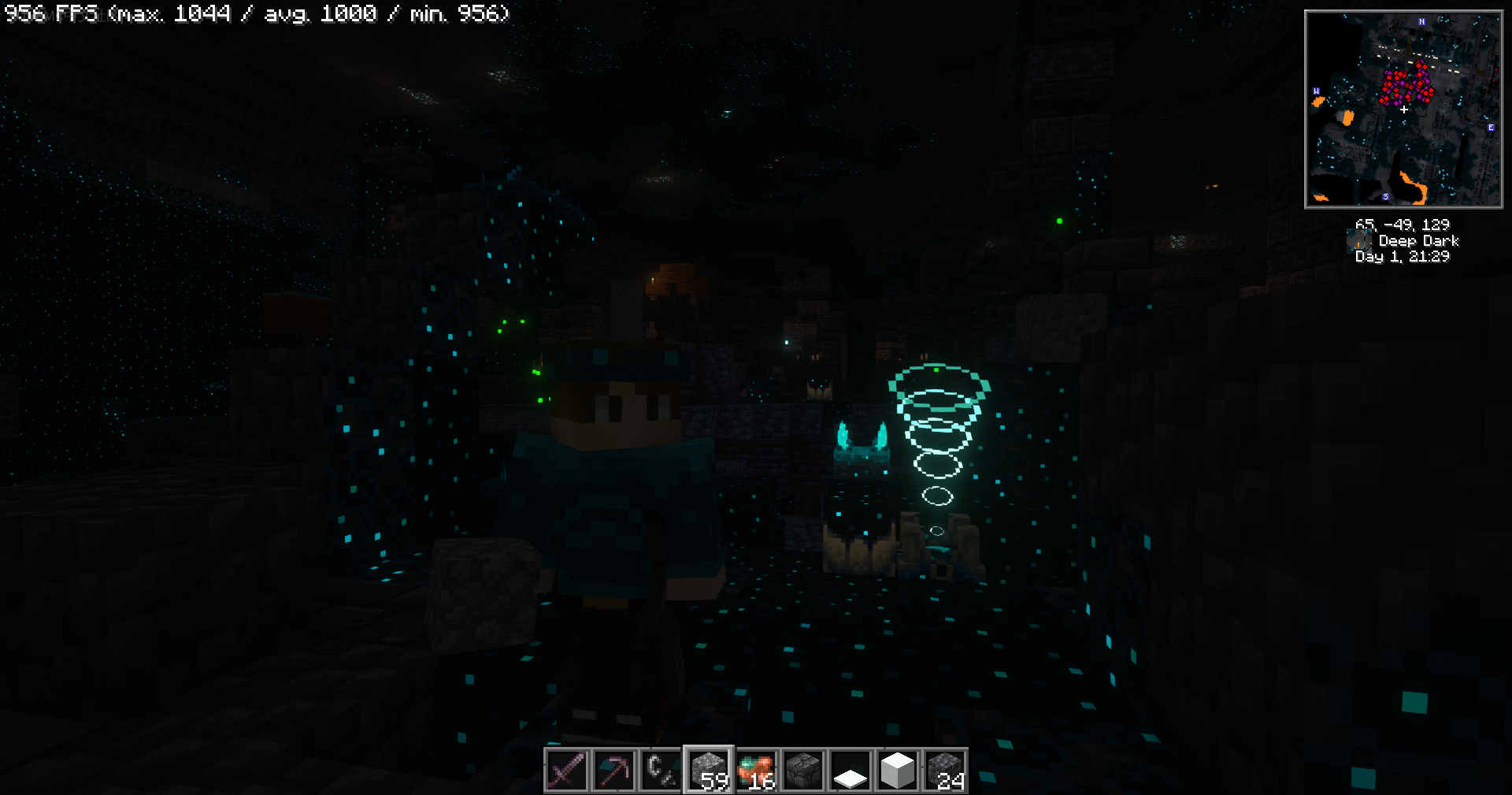Select the cobblestone stack of 59
1512x795 pixels.
[709, 770]
